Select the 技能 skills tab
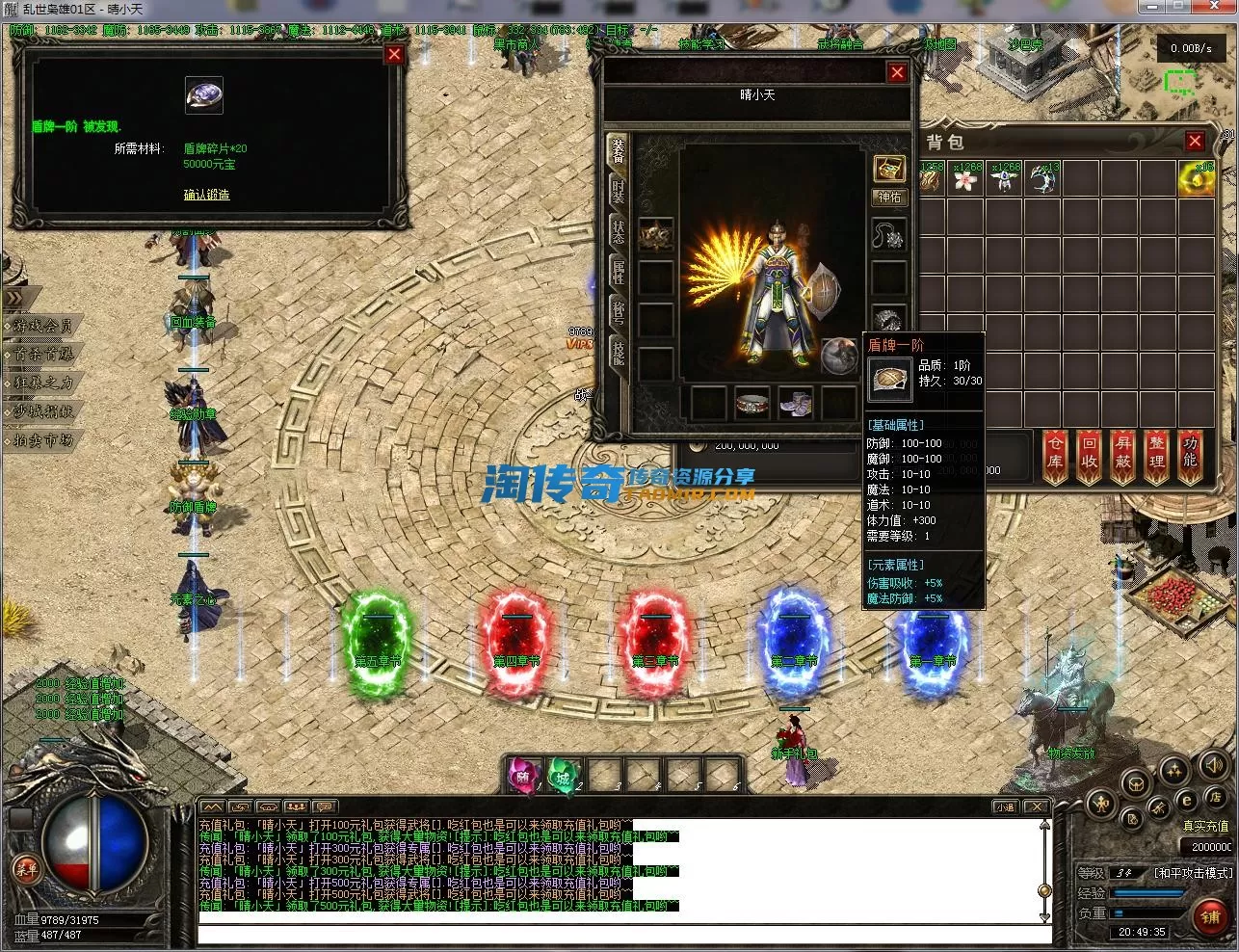The image size is (1239, 952). click(618, 353)
